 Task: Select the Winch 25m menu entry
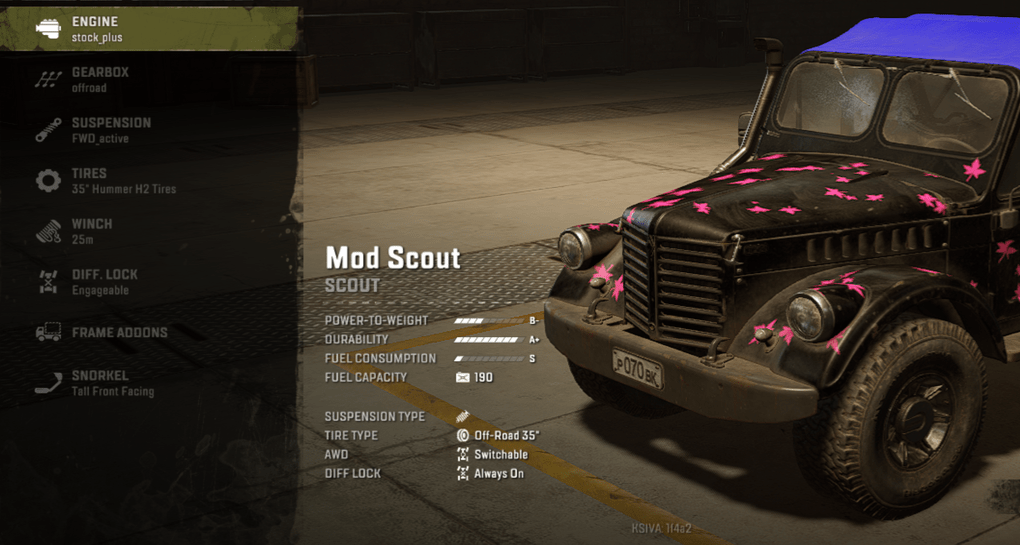[x=148, y=231]
